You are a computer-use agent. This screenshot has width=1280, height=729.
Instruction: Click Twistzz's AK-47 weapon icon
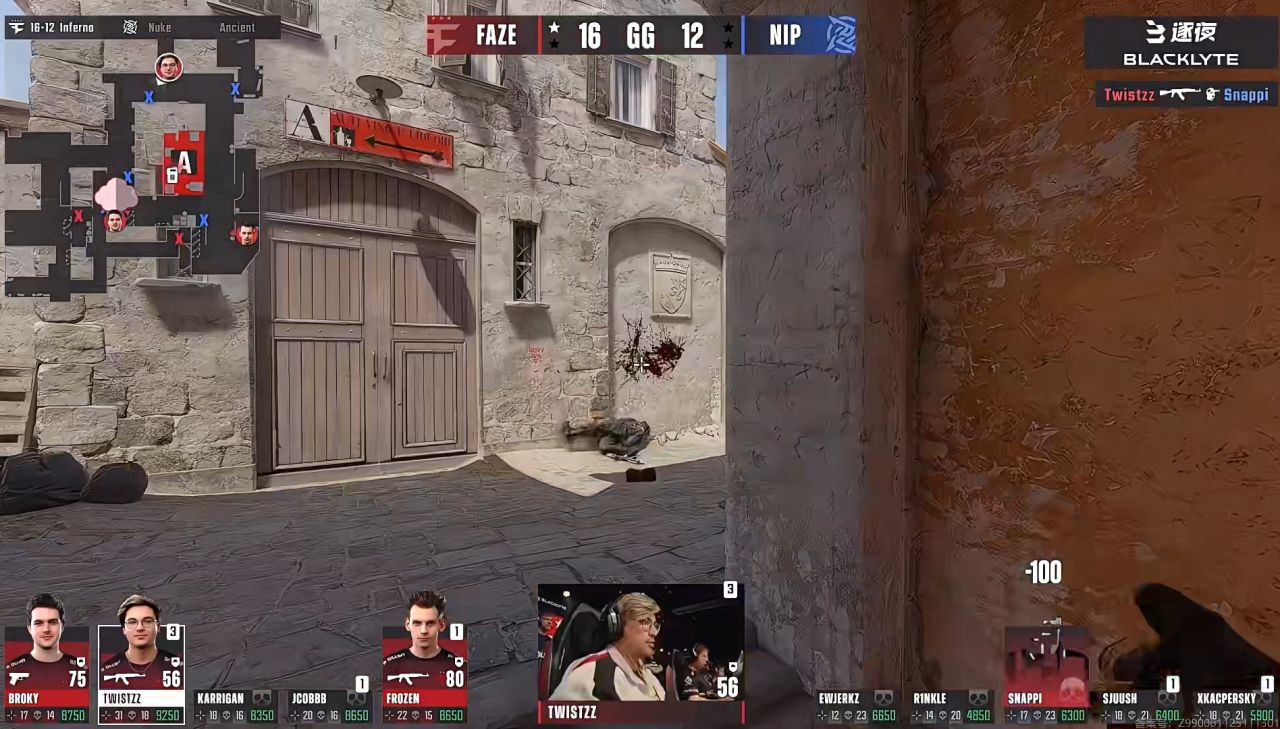tap(123, 678)
